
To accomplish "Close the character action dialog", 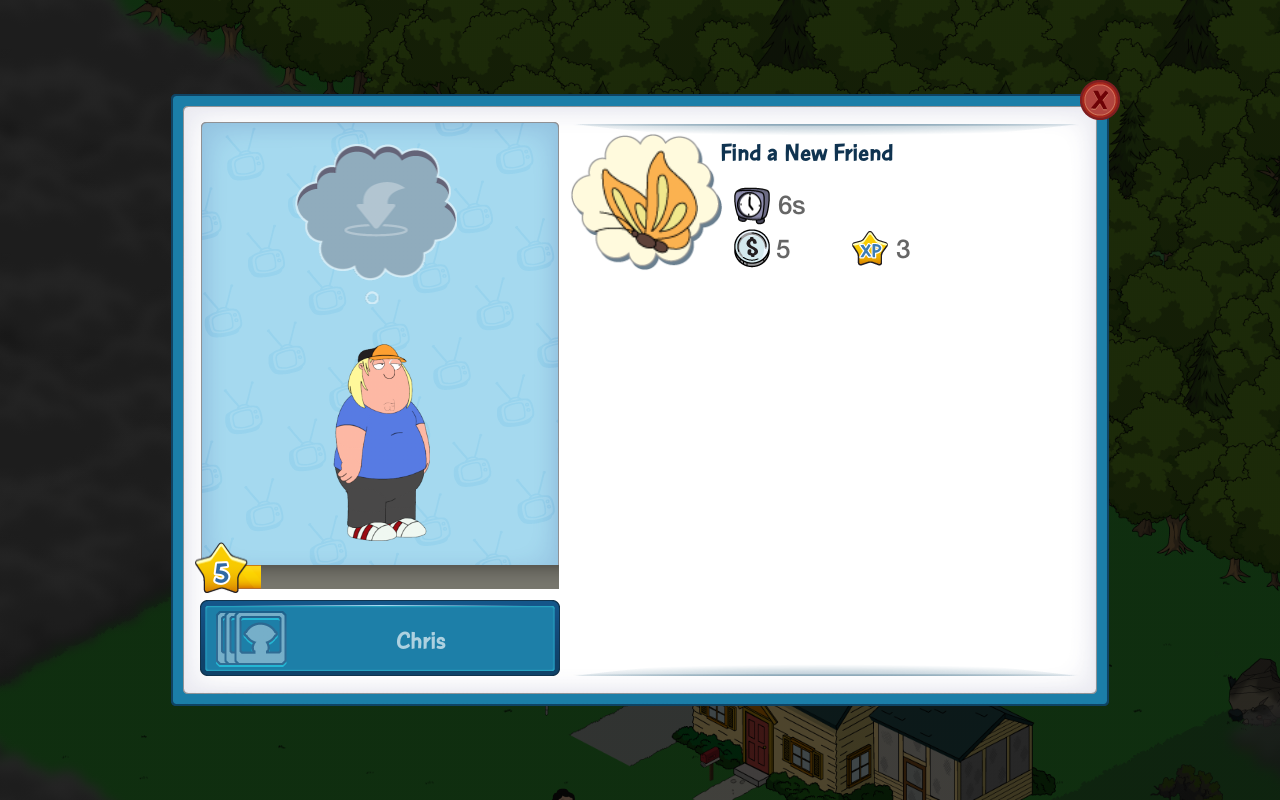I will 1099,100.
